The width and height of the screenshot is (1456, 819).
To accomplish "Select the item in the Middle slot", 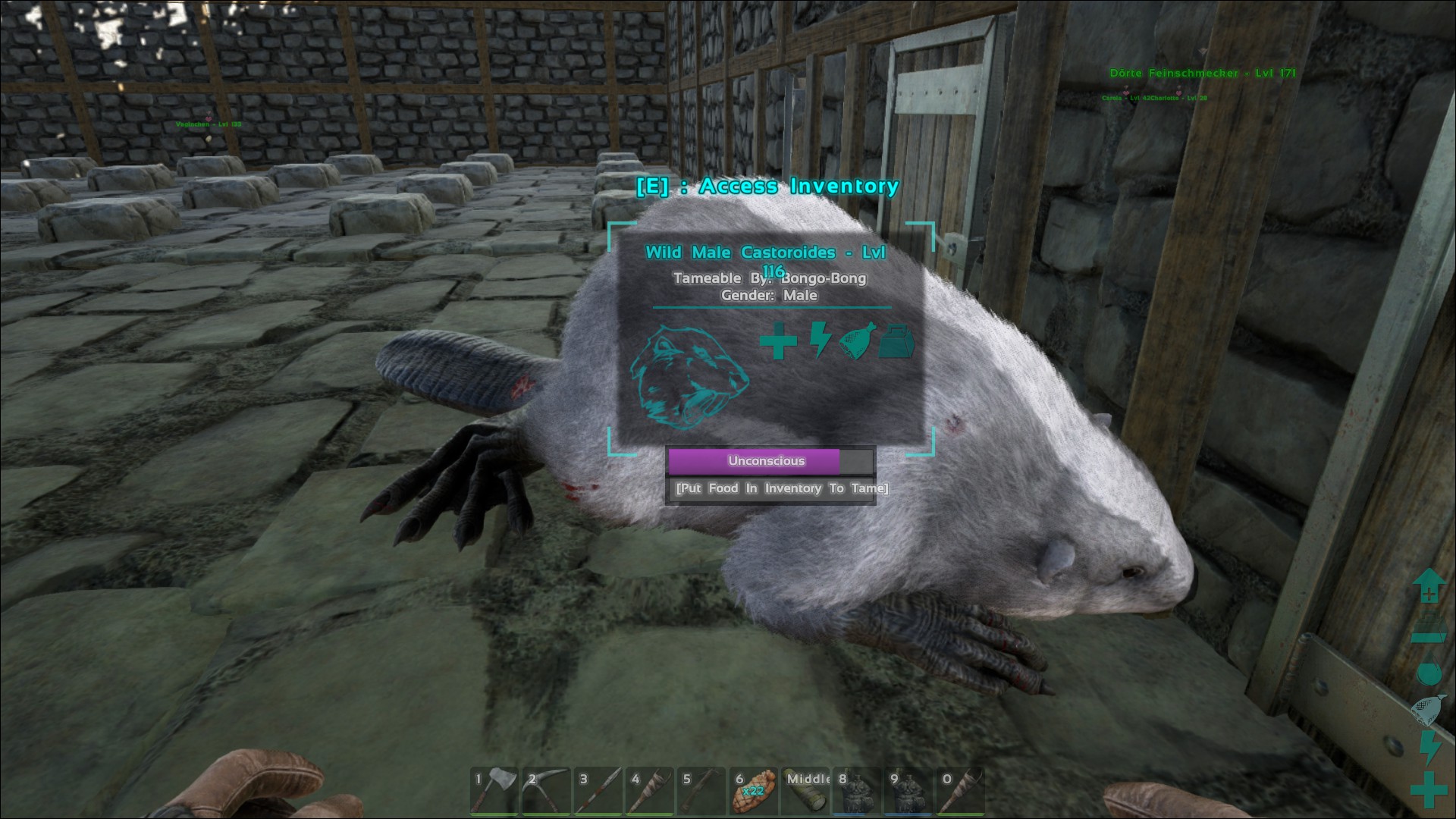I will click(x=806, y=790).
